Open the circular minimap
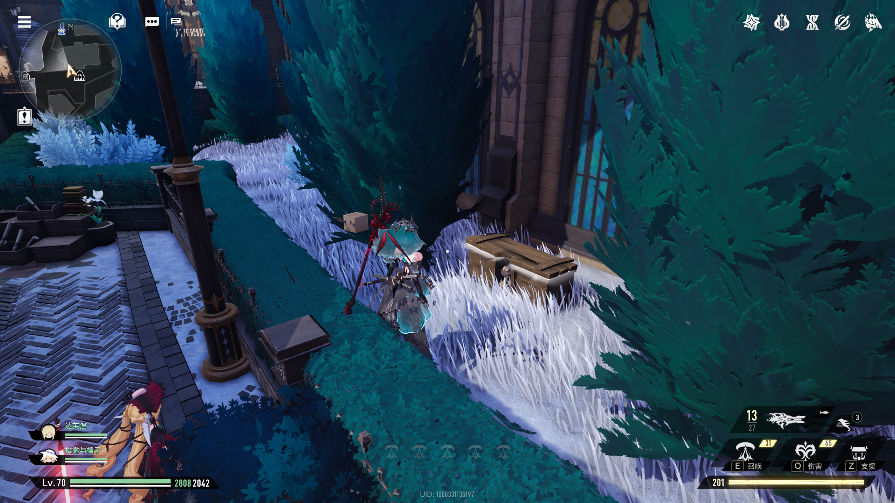Screen dimensions: 895x503 click(70, 69)
